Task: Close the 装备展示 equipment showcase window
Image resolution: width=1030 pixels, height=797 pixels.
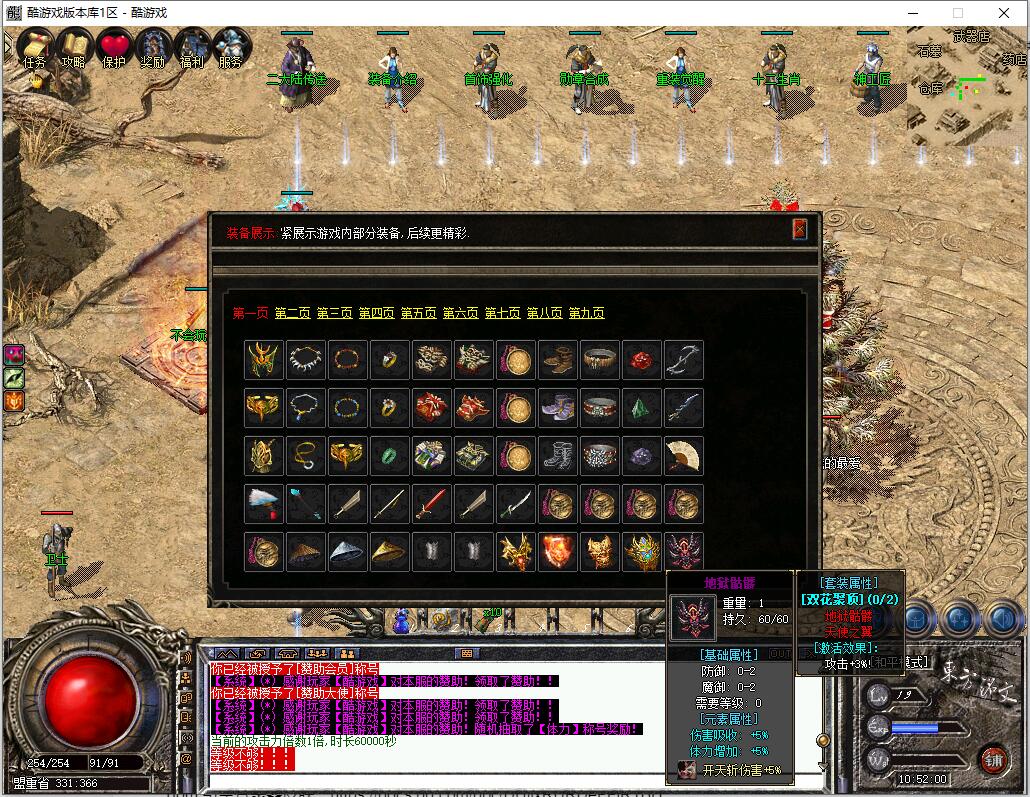Action: 799,230
